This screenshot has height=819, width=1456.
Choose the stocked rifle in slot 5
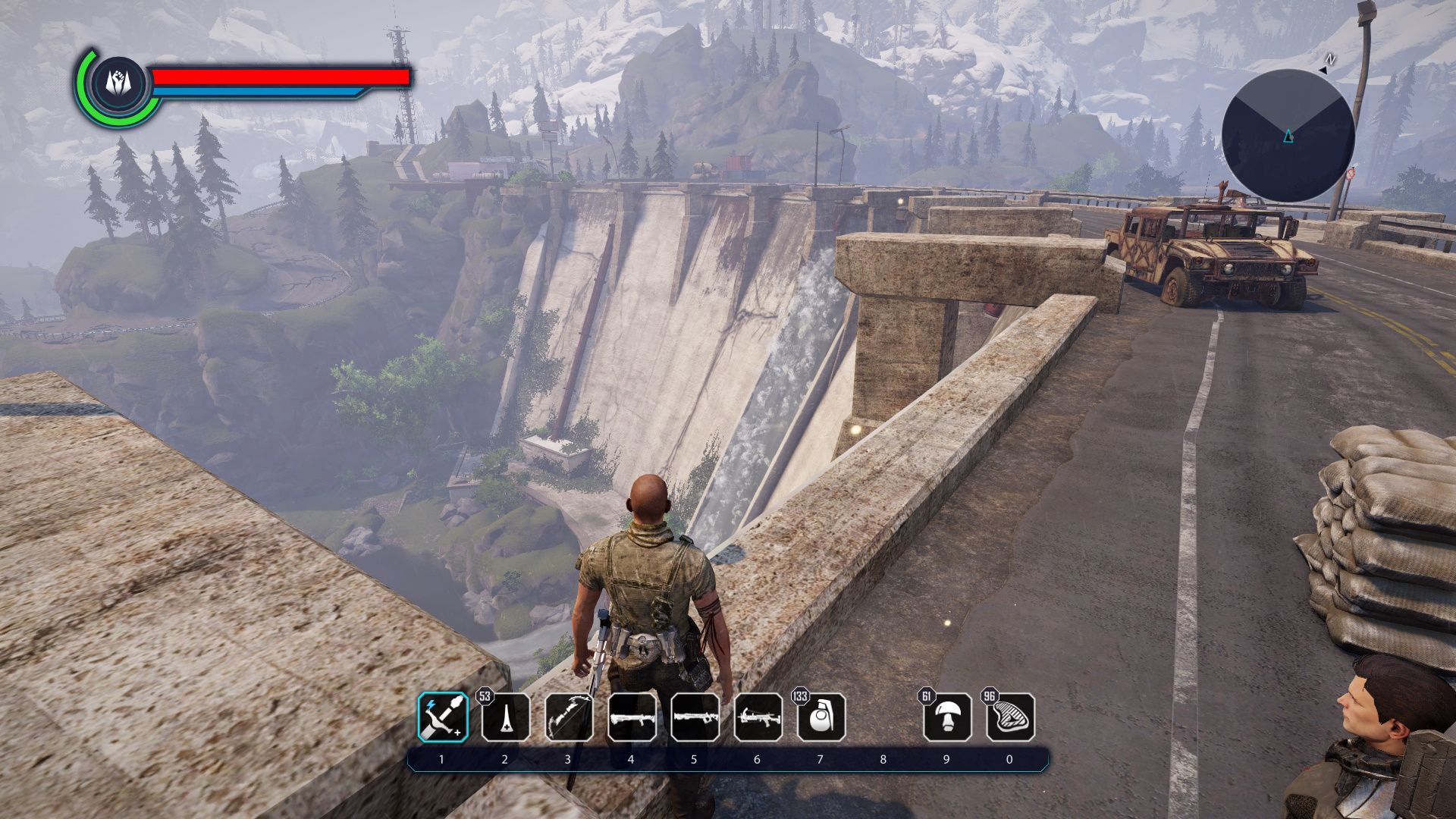[x=695, y=717]
